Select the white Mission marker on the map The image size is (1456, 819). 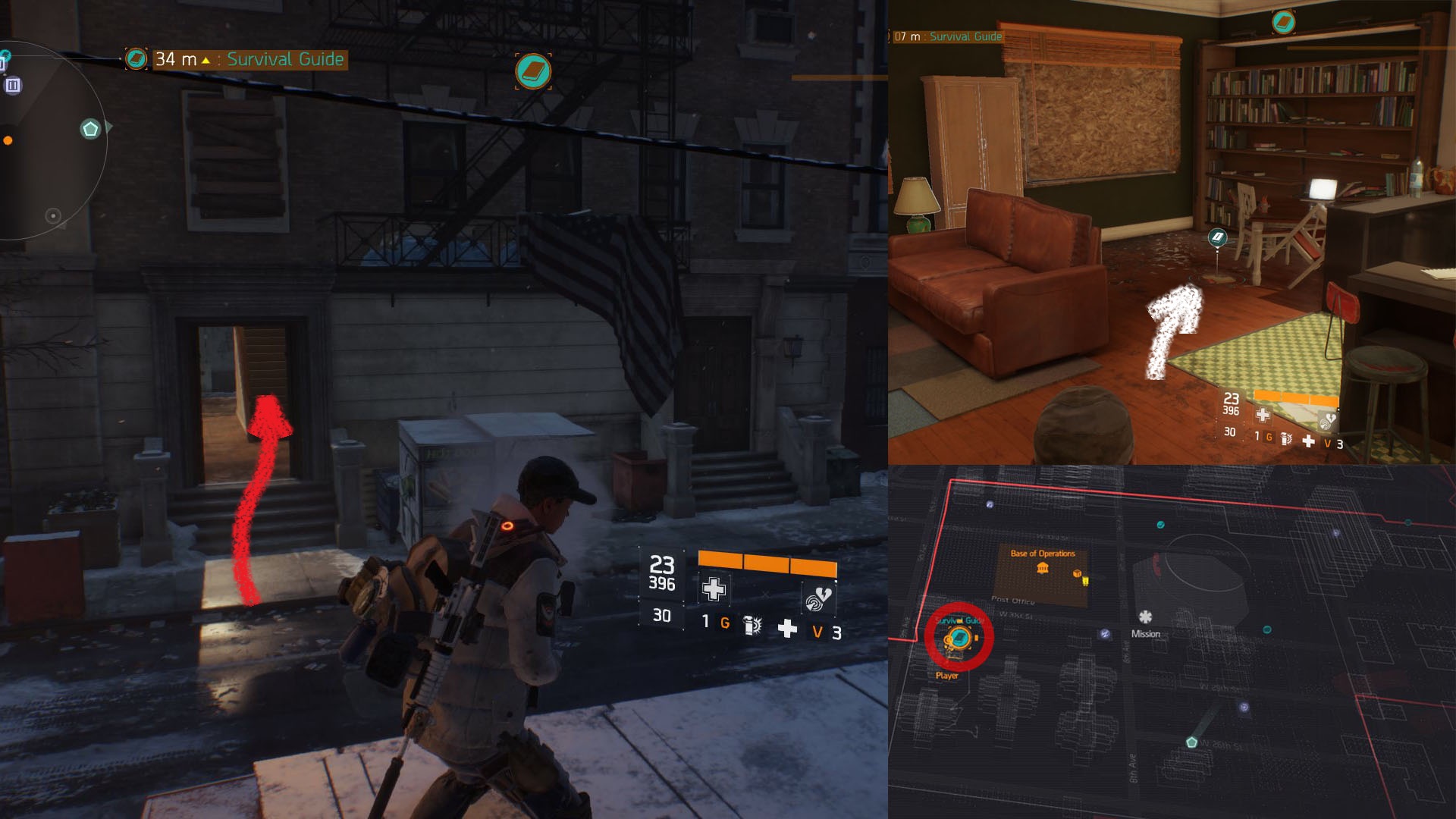(x=1145, y=617)
